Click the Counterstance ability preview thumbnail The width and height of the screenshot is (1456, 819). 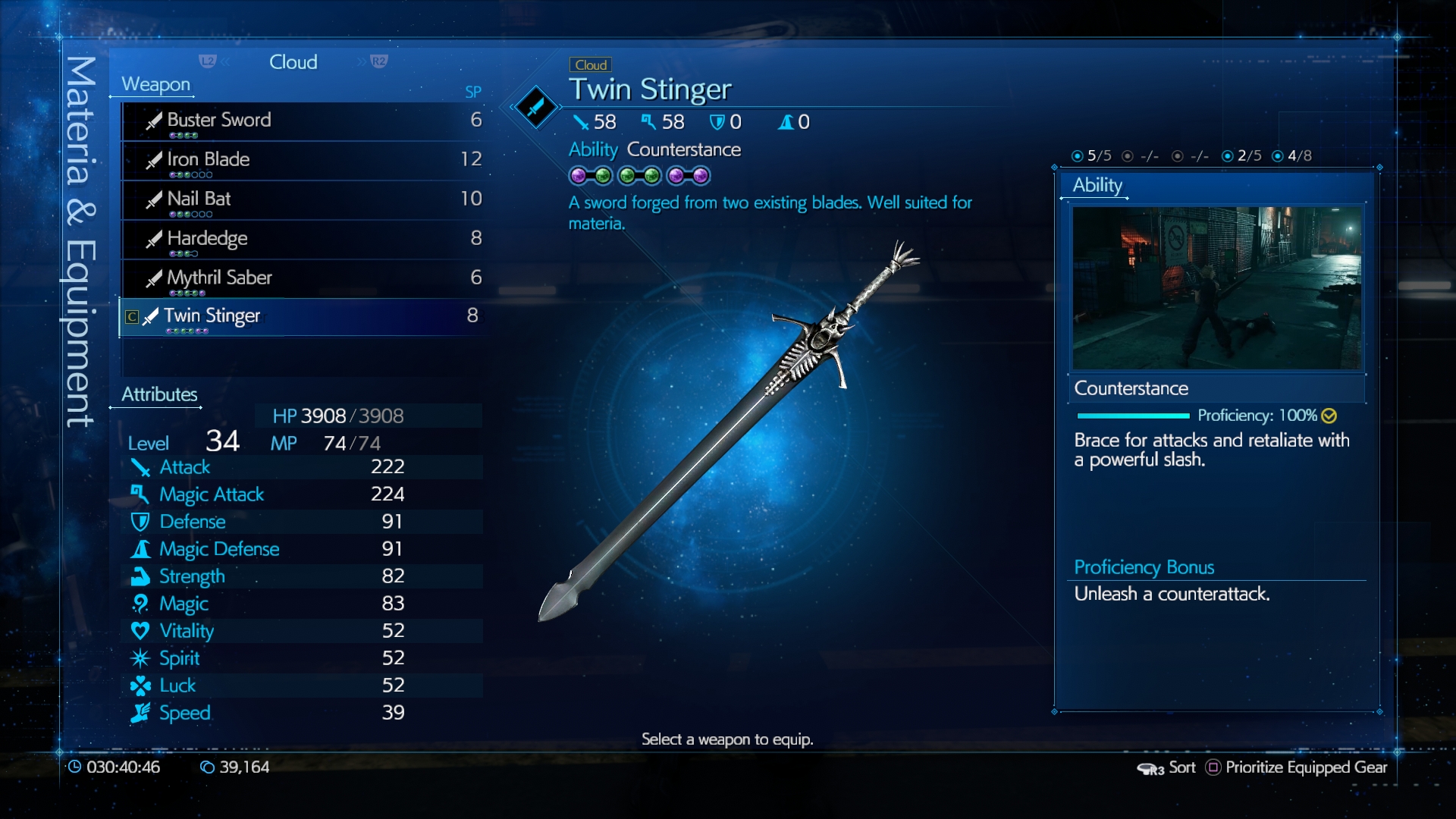click(x=1216, y=288)
